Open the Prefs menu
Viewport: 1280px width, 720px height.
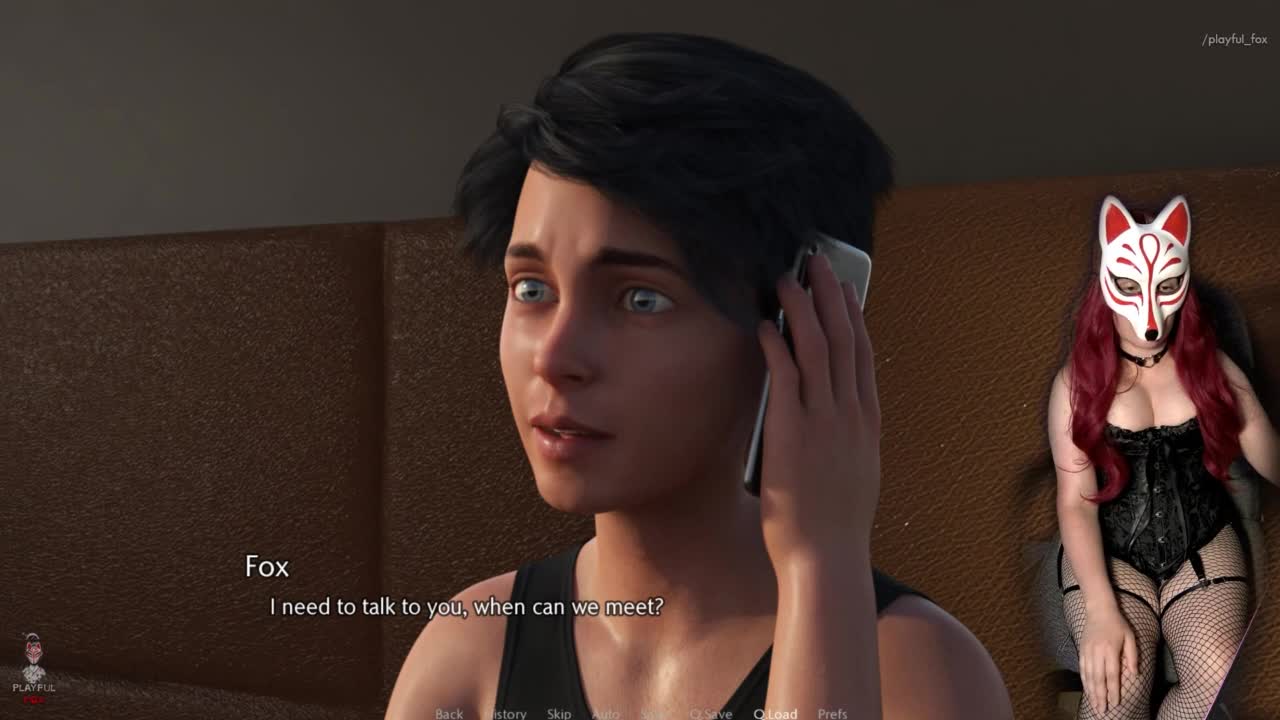pos(832,713)
